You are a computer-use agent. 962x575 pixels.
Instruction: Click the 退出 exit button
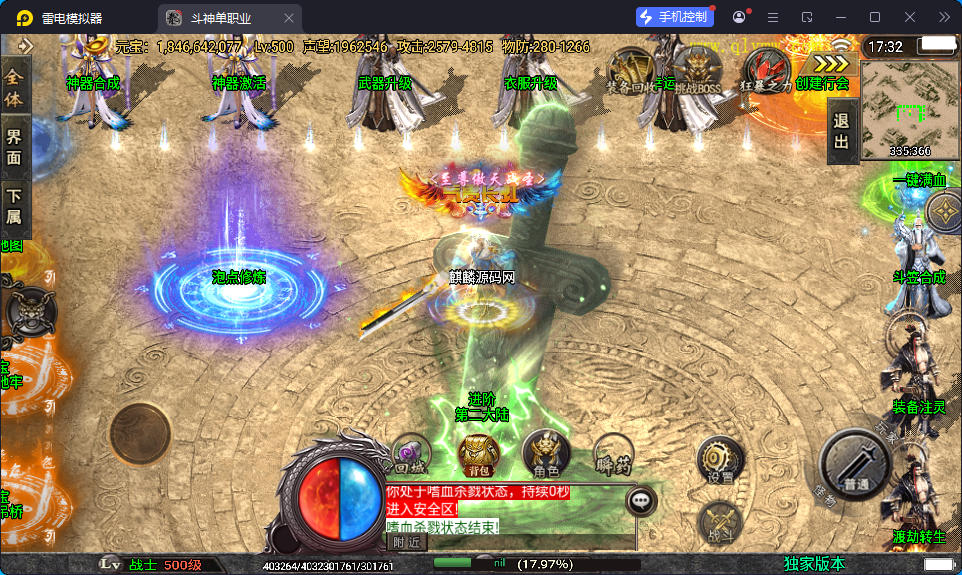841,132
